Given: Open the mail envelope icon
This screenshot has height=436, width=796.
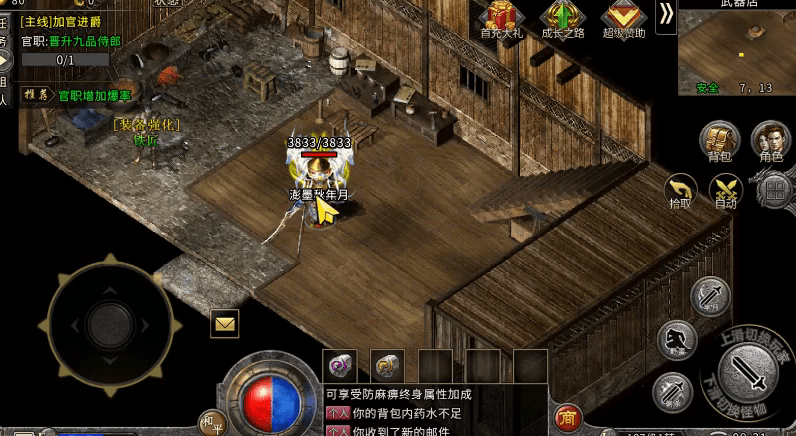Looking at the screenshot, I should click(x=224, y=323).
